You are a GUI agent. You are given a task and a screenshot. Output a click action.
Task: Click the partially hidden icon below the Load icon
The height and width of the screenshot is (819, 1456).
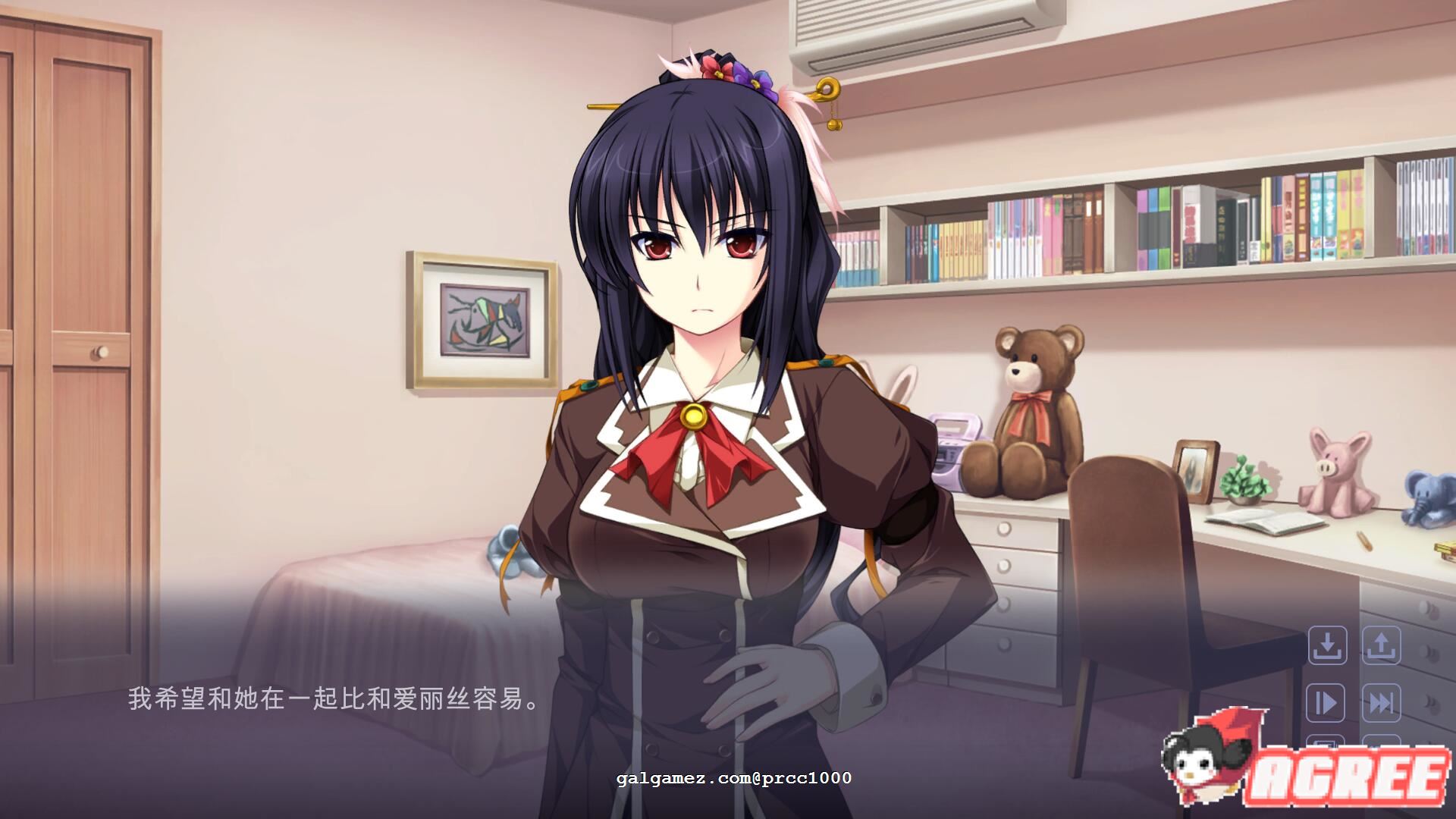pyautogui.click(x=1381, y=741)
